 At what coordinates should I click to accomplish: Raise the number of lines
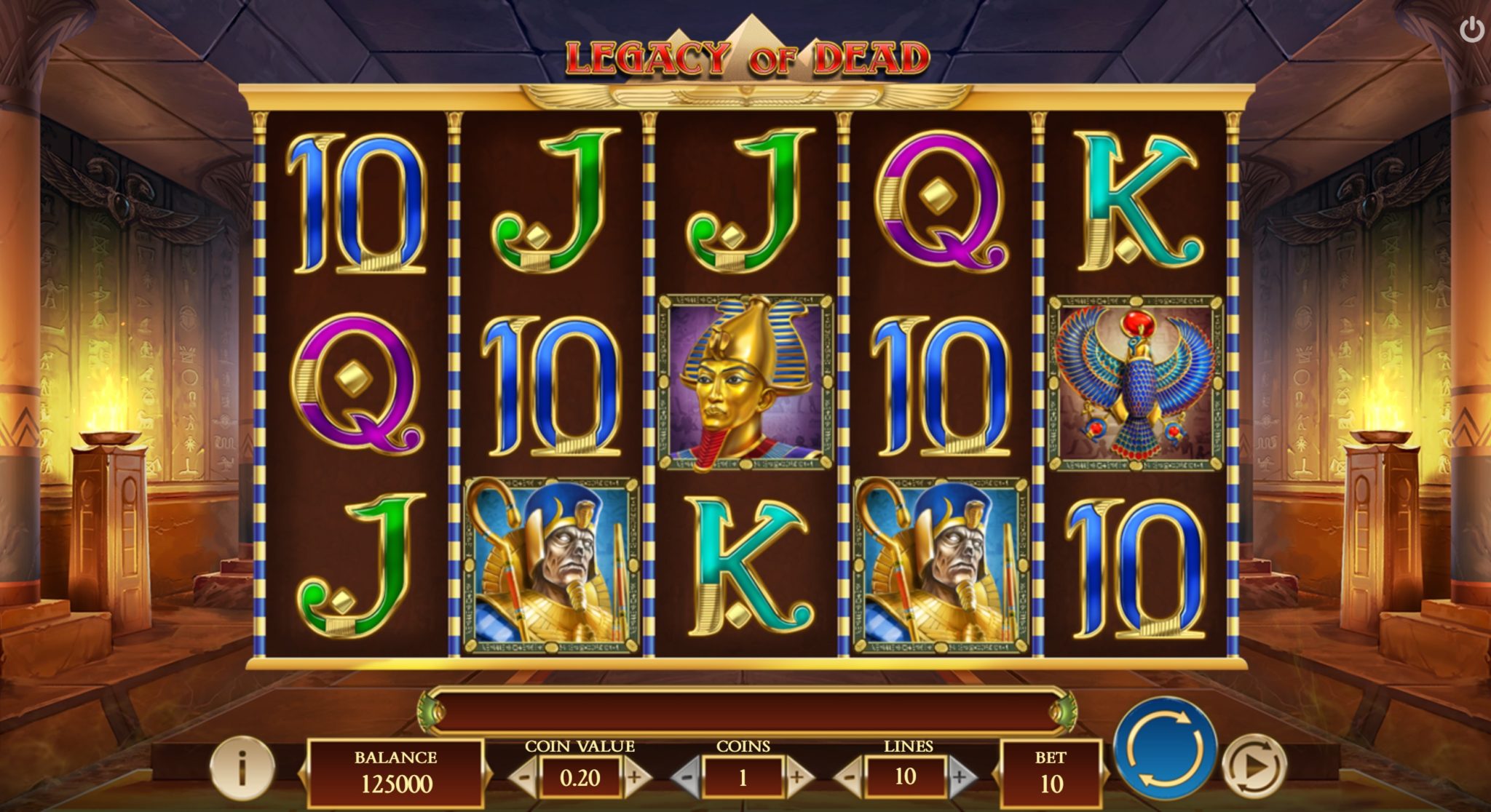tap(962, 777)
